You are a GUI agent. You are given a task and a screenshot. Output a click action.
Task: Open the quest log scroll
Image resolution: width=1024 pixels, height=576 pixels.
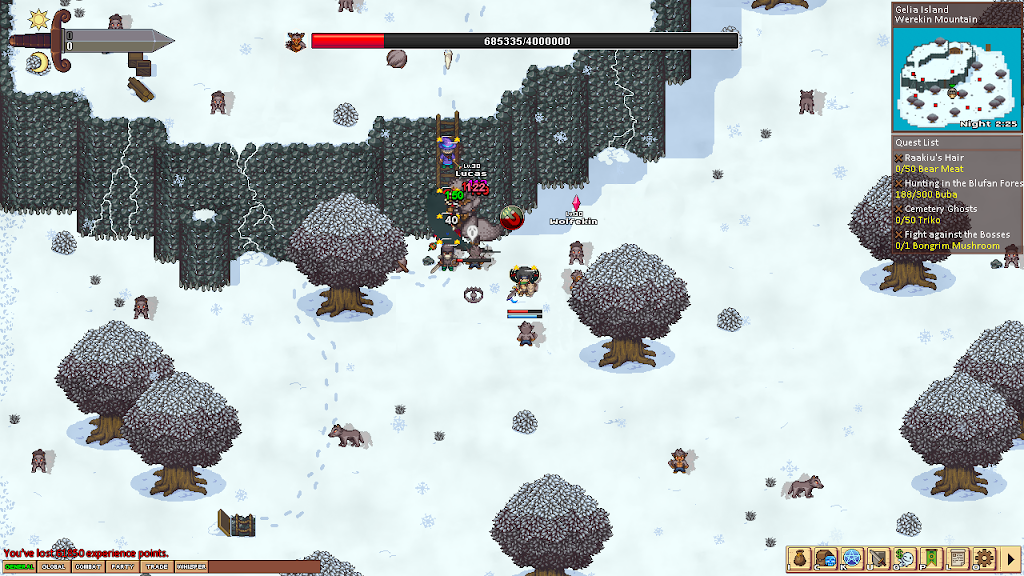coord(957,558)
